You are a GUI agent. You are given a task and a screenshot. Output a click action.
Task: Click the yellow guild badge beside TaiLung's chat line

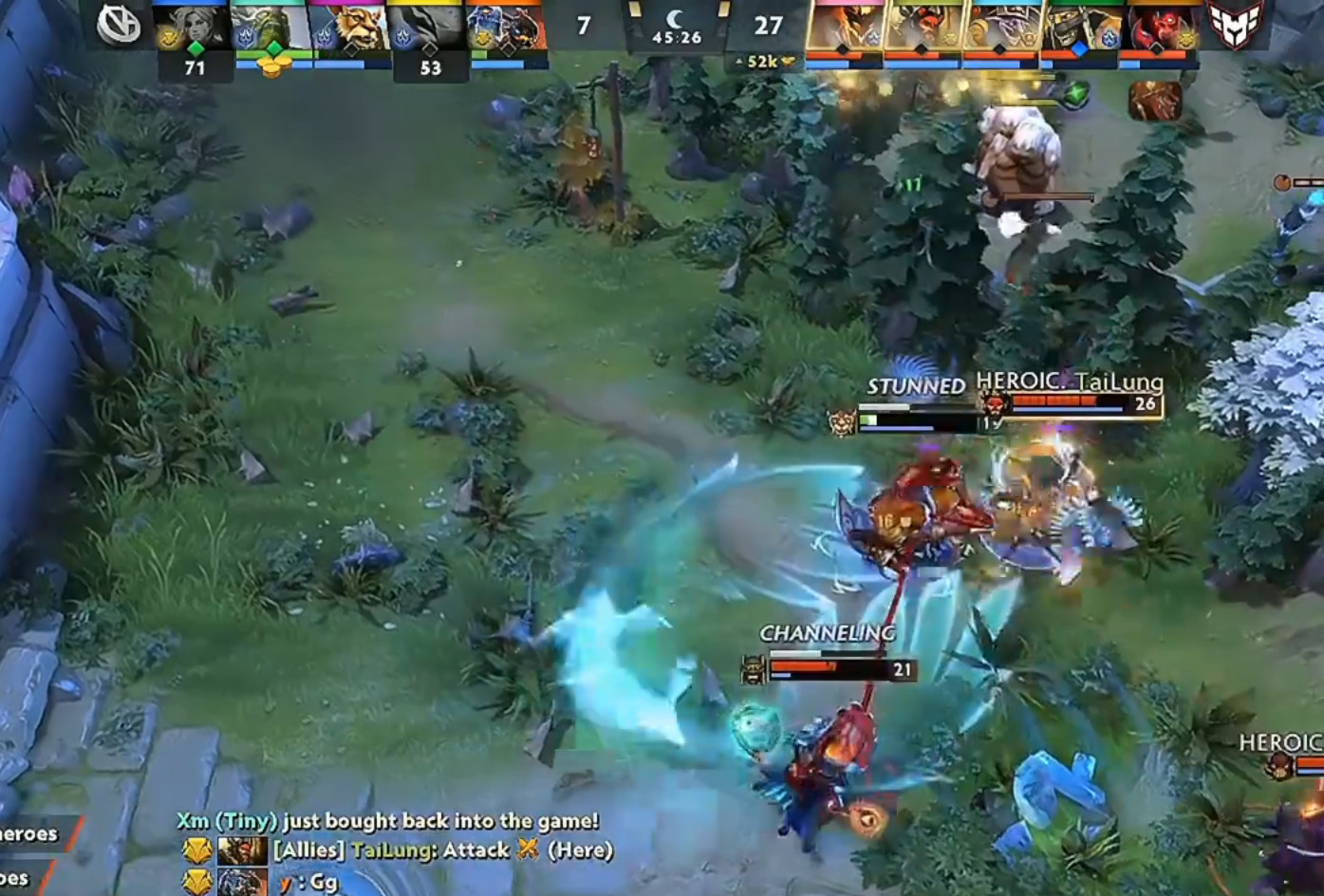[x=196, y=850]
